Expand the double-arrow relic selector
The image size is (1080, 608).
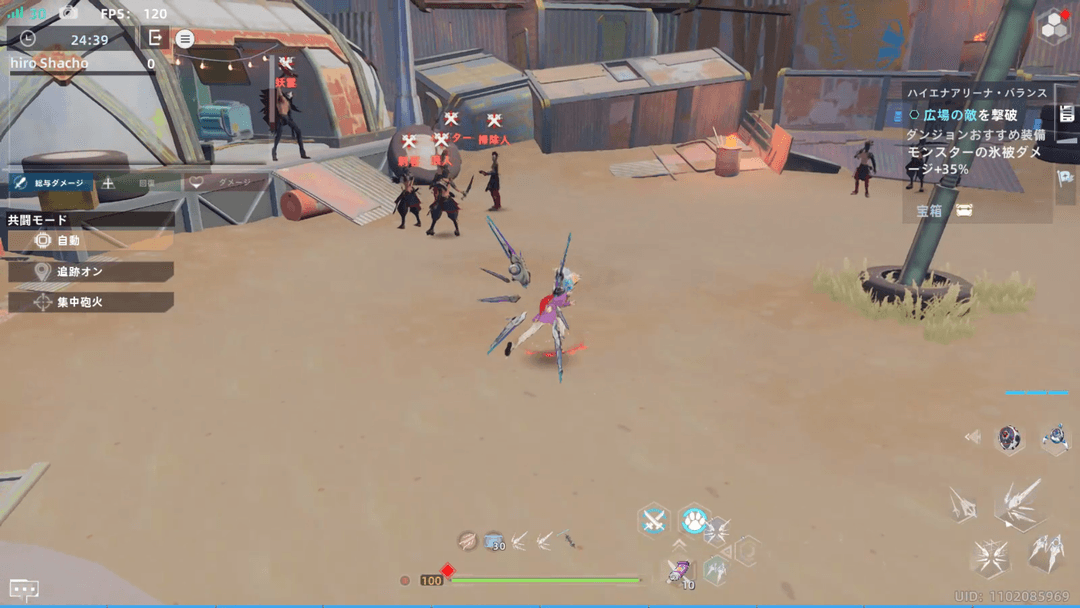[x=972, y=437]
